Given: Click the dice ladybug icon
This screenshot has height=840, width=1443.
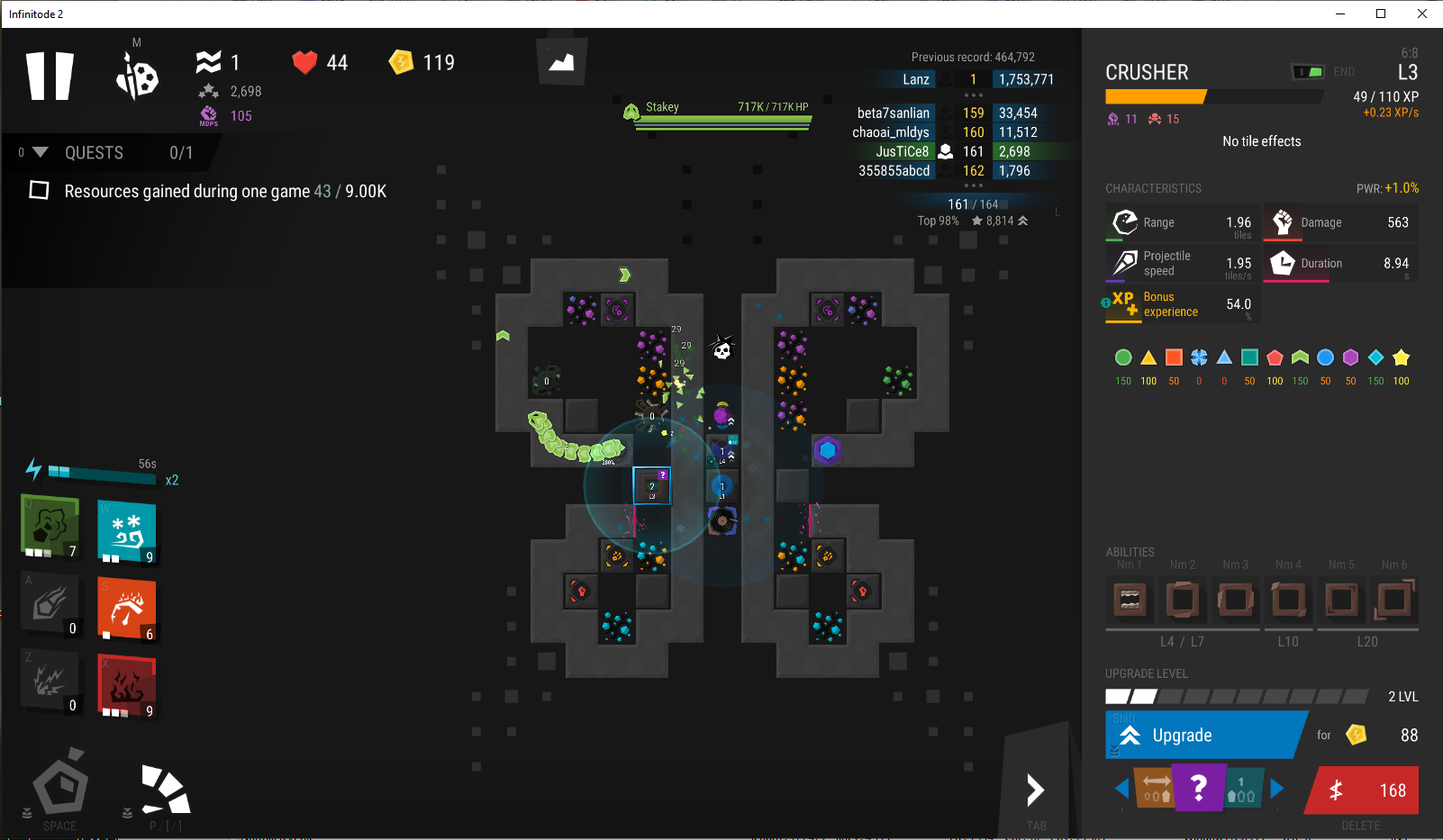Looking at the screenshot, I should [137, 76].
